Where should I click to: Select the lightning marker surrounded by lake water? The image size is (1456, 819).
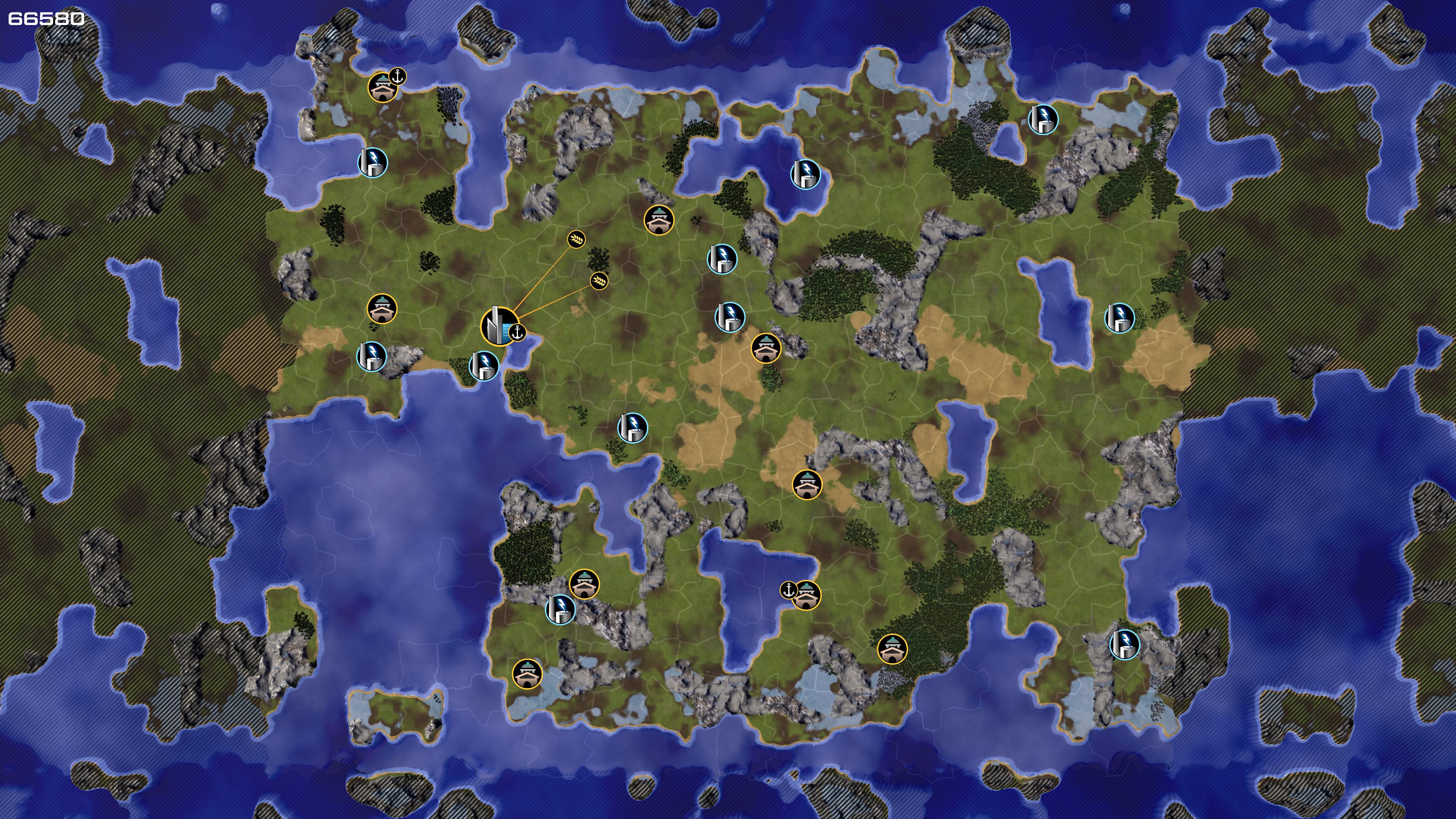coord(805,174)
